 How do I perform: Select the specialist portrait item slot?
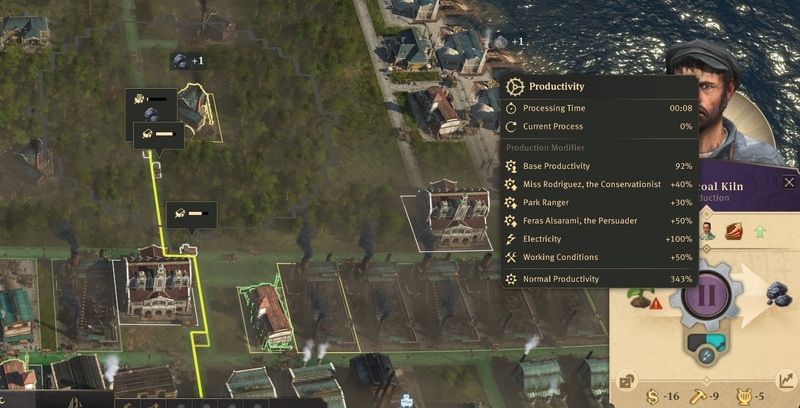click(709, 232)
